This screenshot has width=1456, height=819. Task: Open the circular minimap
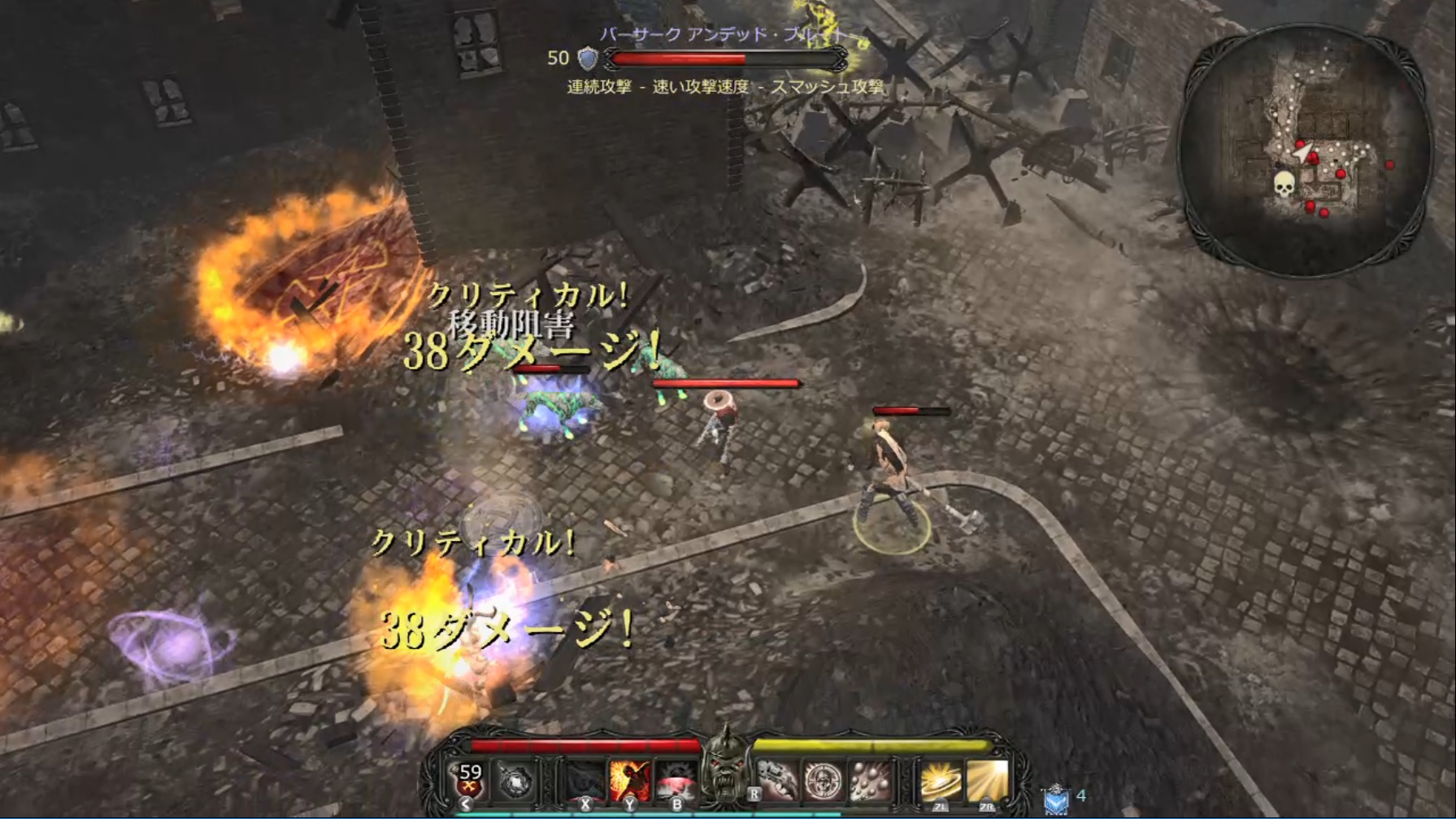click(1304, 149)
